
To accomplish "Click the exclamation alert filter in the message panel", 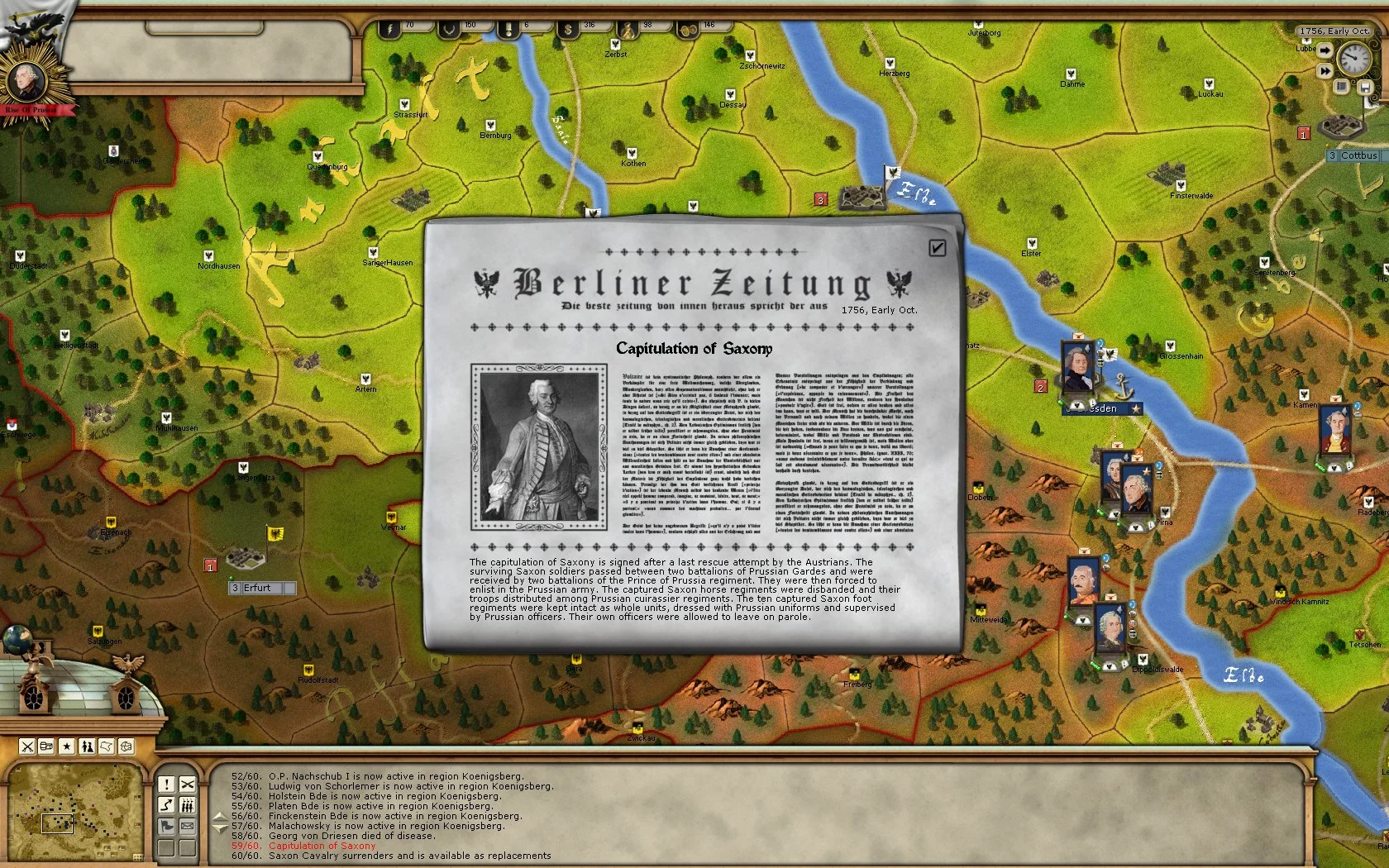I will 167,785.
